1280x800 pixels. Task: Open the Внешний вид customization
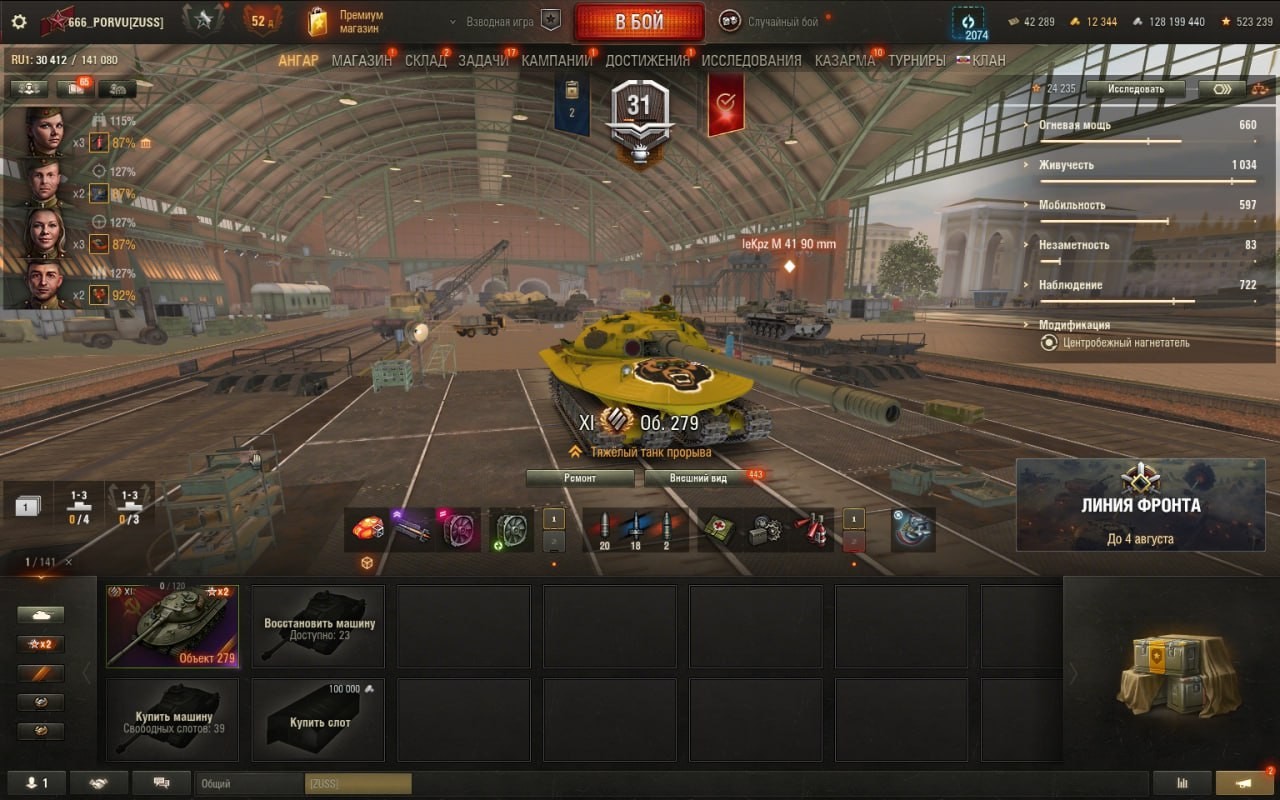(x=699, y=478)
